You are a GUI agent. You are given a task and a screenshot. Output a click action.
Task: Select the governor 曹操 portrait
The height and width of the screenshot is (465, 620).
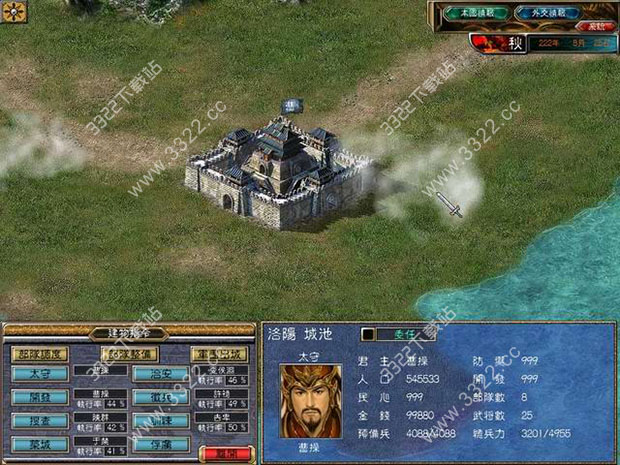coord(309,400)
